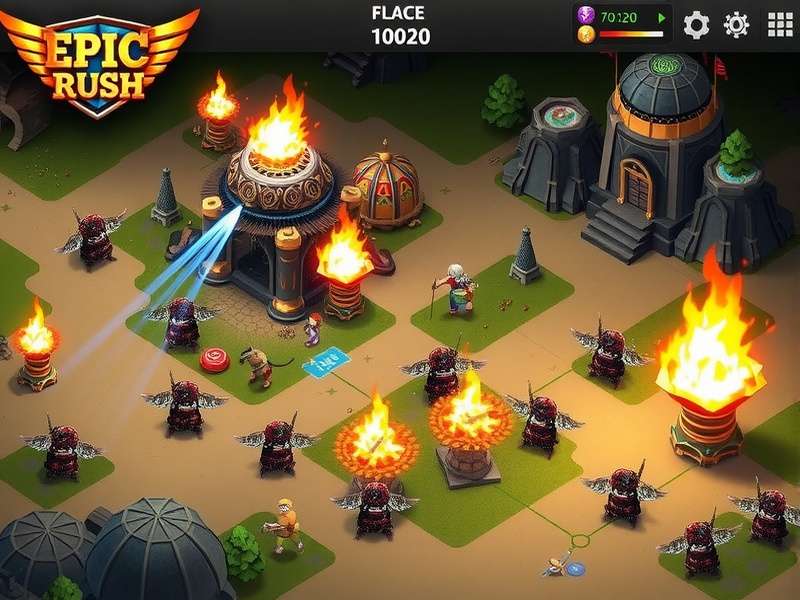
Task: Open settings with the solid gear icon
Action: [696, 24]
